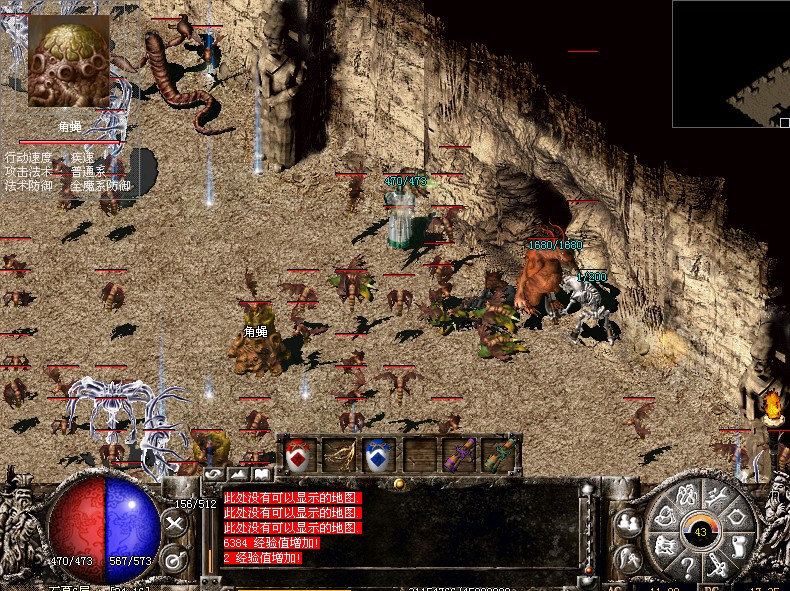
Task: Open the two-figures group button
Action: 629,523
